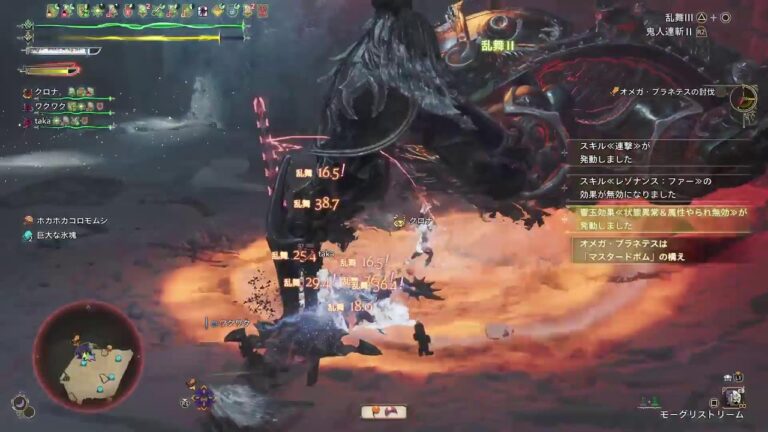
Task: Select the ホカホカコロモムシ environment entry
Action: point(70,220)
